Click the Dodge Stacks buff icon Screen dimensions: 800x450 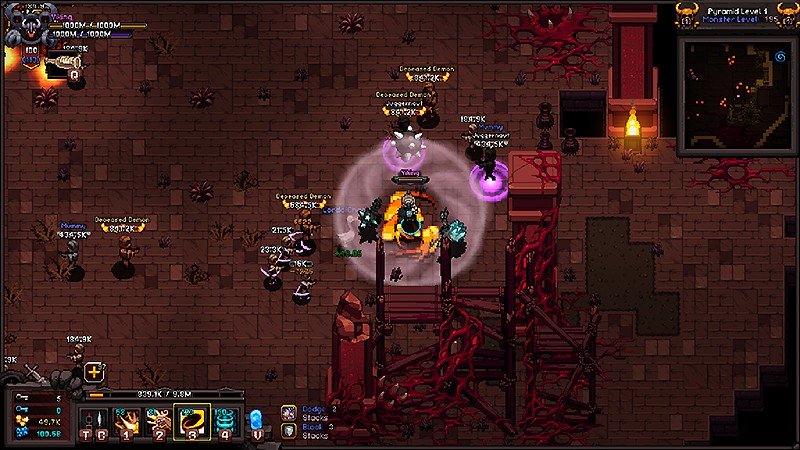[288, 412]
